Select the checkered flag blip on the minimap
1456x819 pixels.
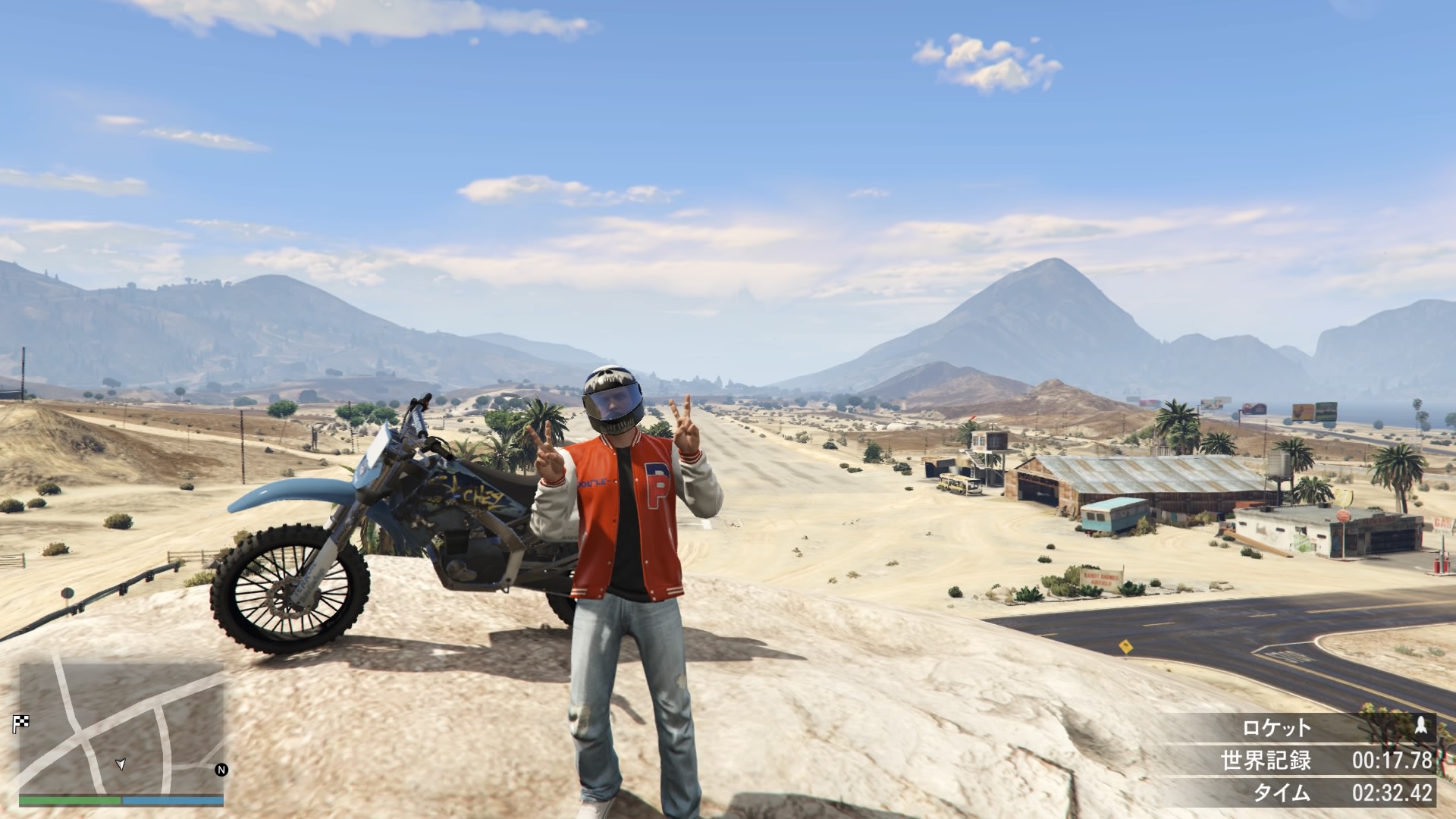tap(20, 723)
